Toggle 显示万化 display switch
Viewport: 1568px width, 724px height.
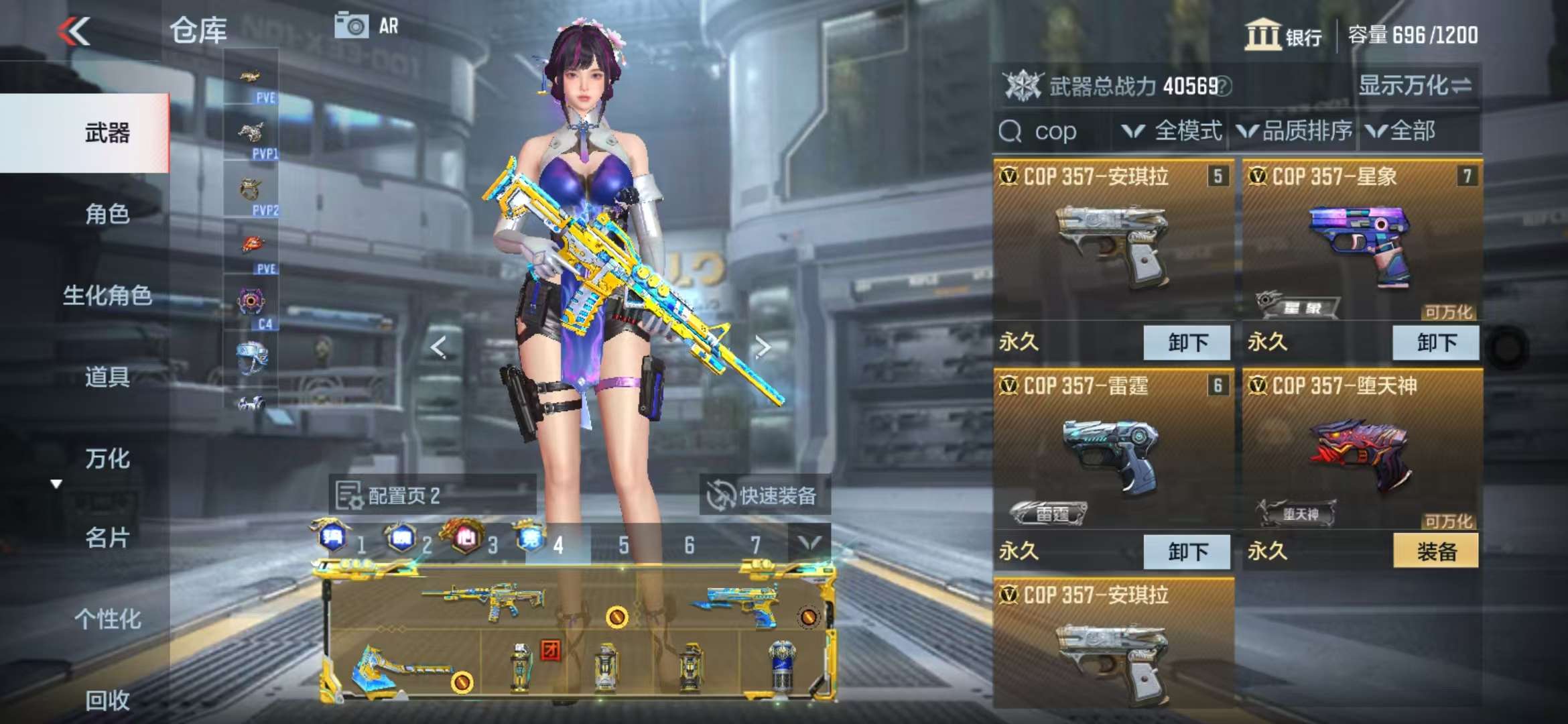(x=1414, y=86)
